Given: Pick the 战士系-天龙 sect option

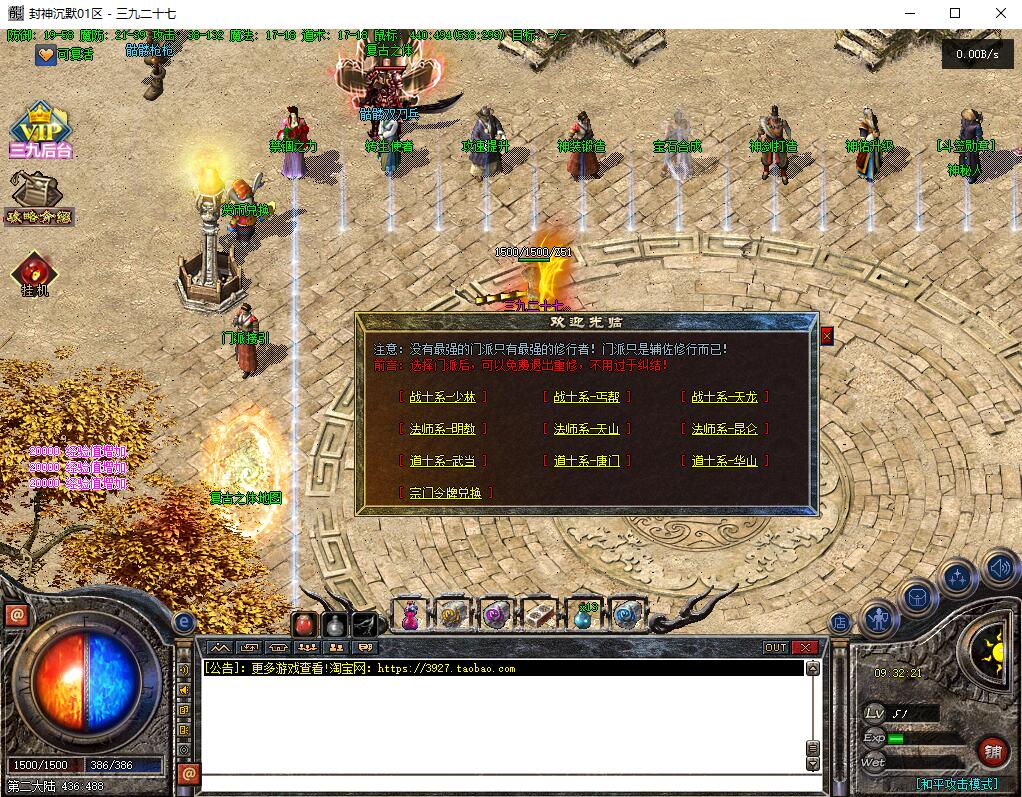Looking at the screenshot, I should [x=725, y=397].
